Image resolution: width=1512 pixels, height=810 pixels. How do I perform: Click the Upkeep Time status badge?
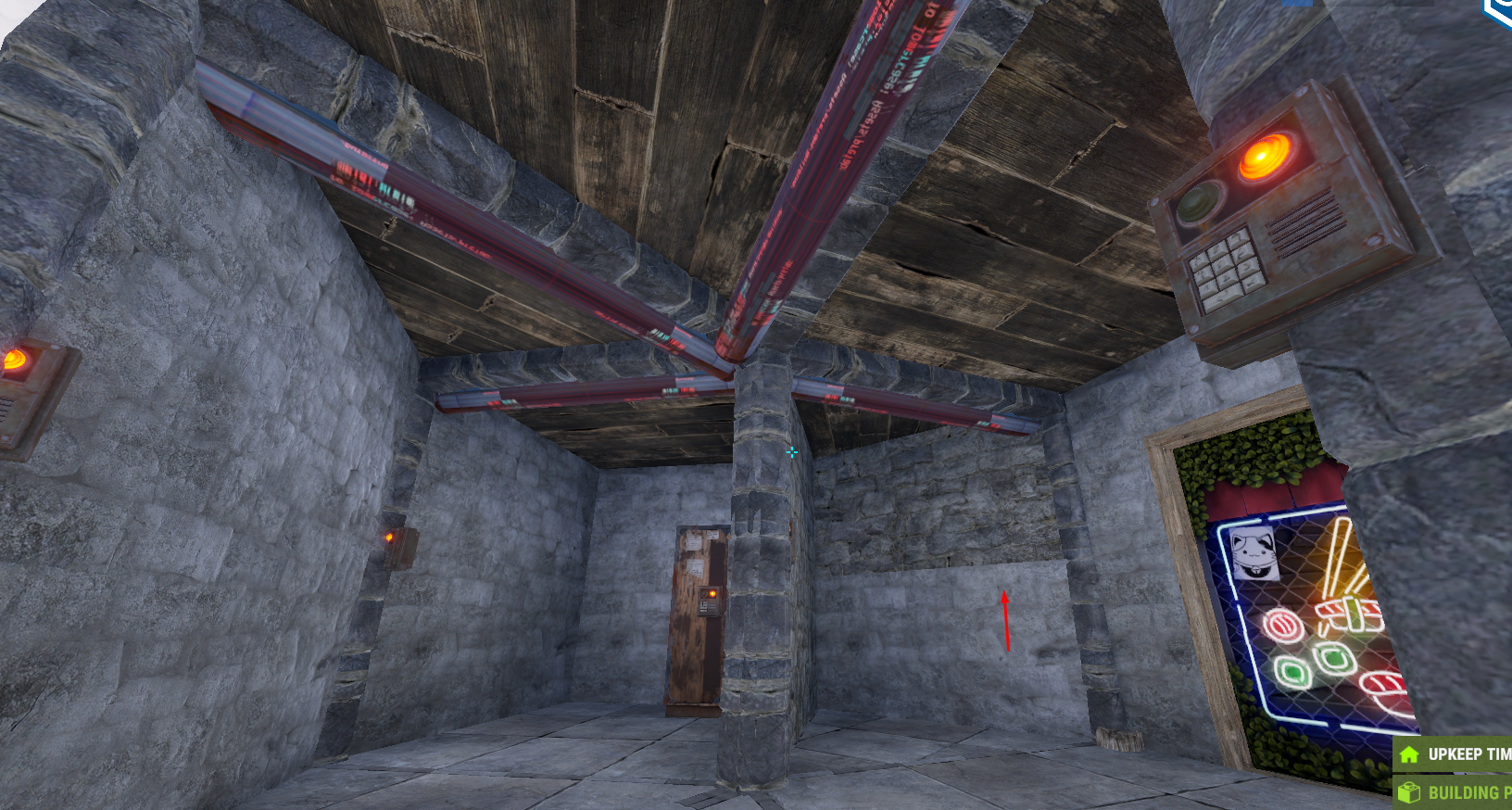[x=1455, y=754]
